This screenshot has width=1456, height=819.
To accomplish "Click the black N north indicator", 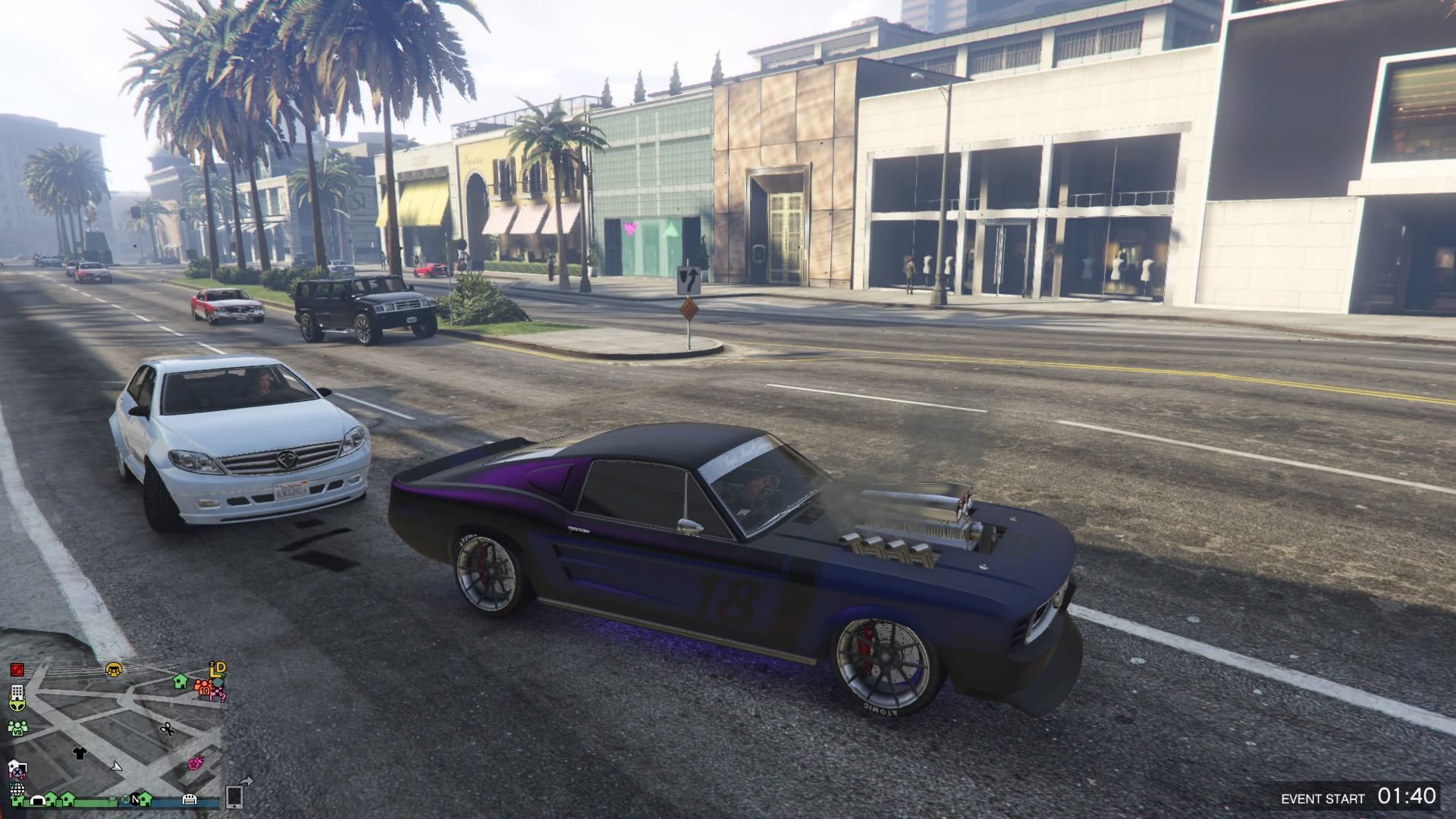I will point(136,799).
